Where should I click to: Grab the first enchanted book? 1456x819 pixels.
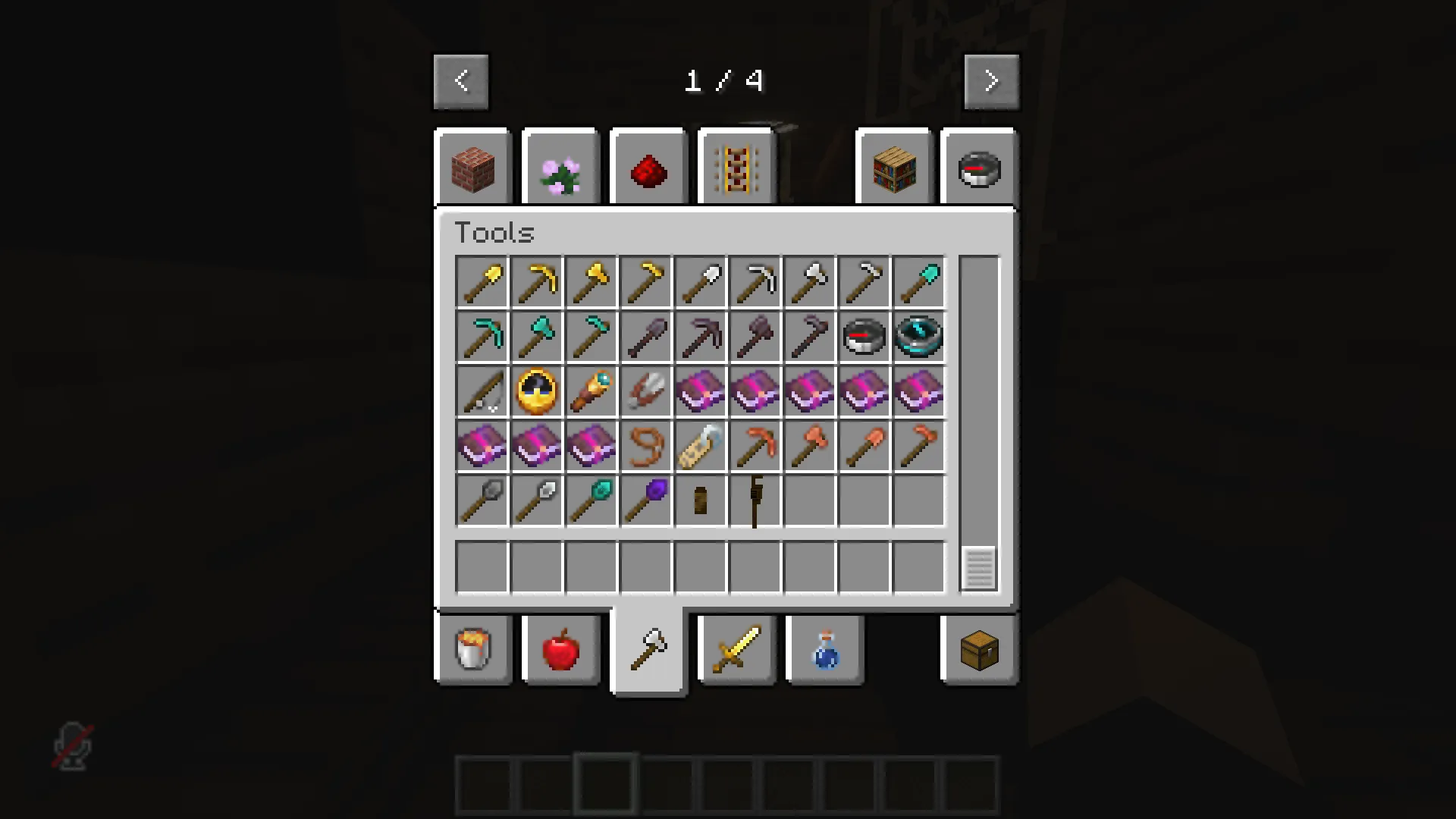[x=701, y=391]
